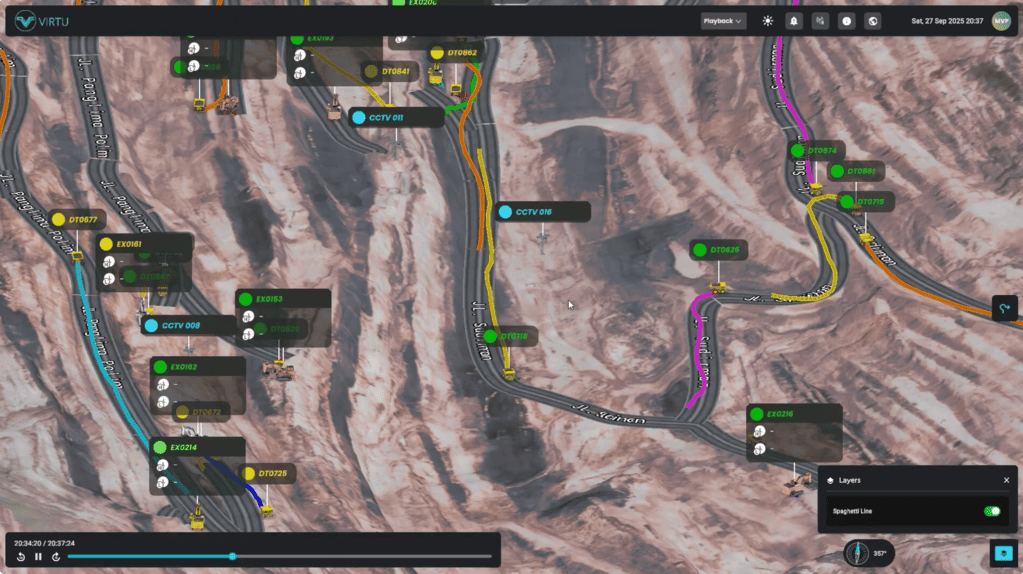Rewind playback with the back-skip button
This screenshot has height=574, width=1023.
pyautogui.click(x=21, y=557)
